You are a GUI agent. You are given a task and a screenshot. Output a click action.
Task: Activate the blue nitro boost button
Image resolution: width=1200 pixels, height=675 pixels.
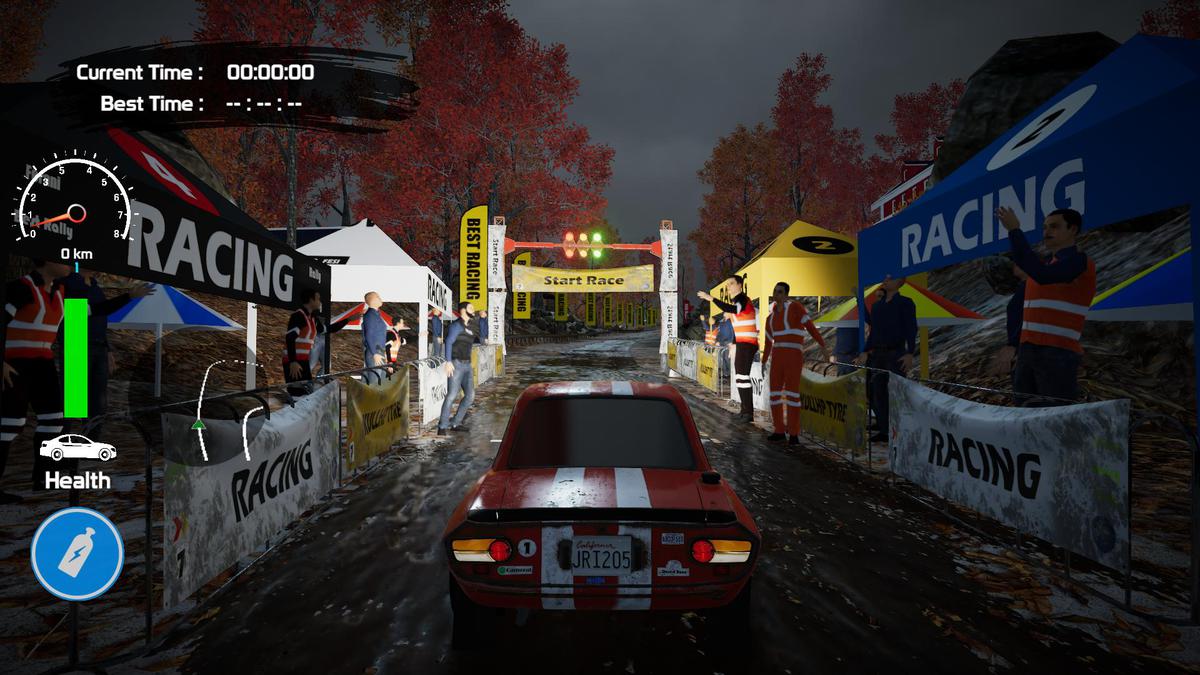(x=77, y=554)
